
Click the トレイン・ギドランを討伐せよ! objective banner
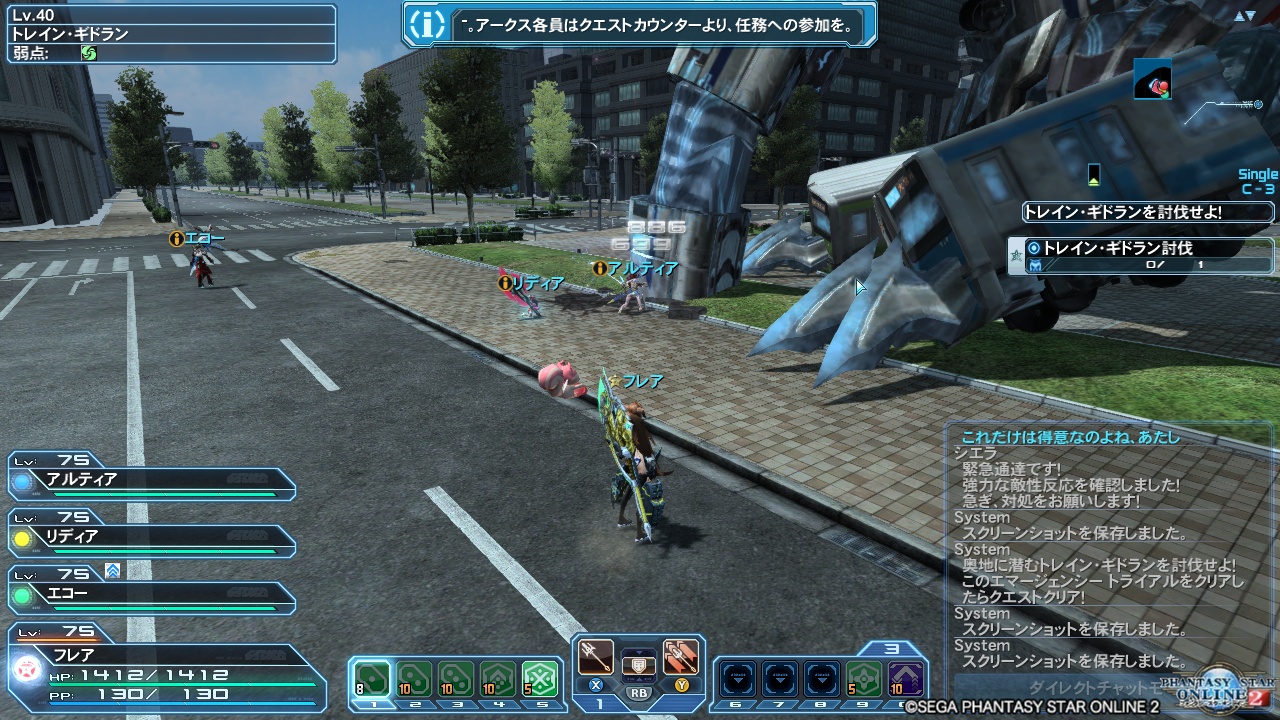[x=1148, y=211]
